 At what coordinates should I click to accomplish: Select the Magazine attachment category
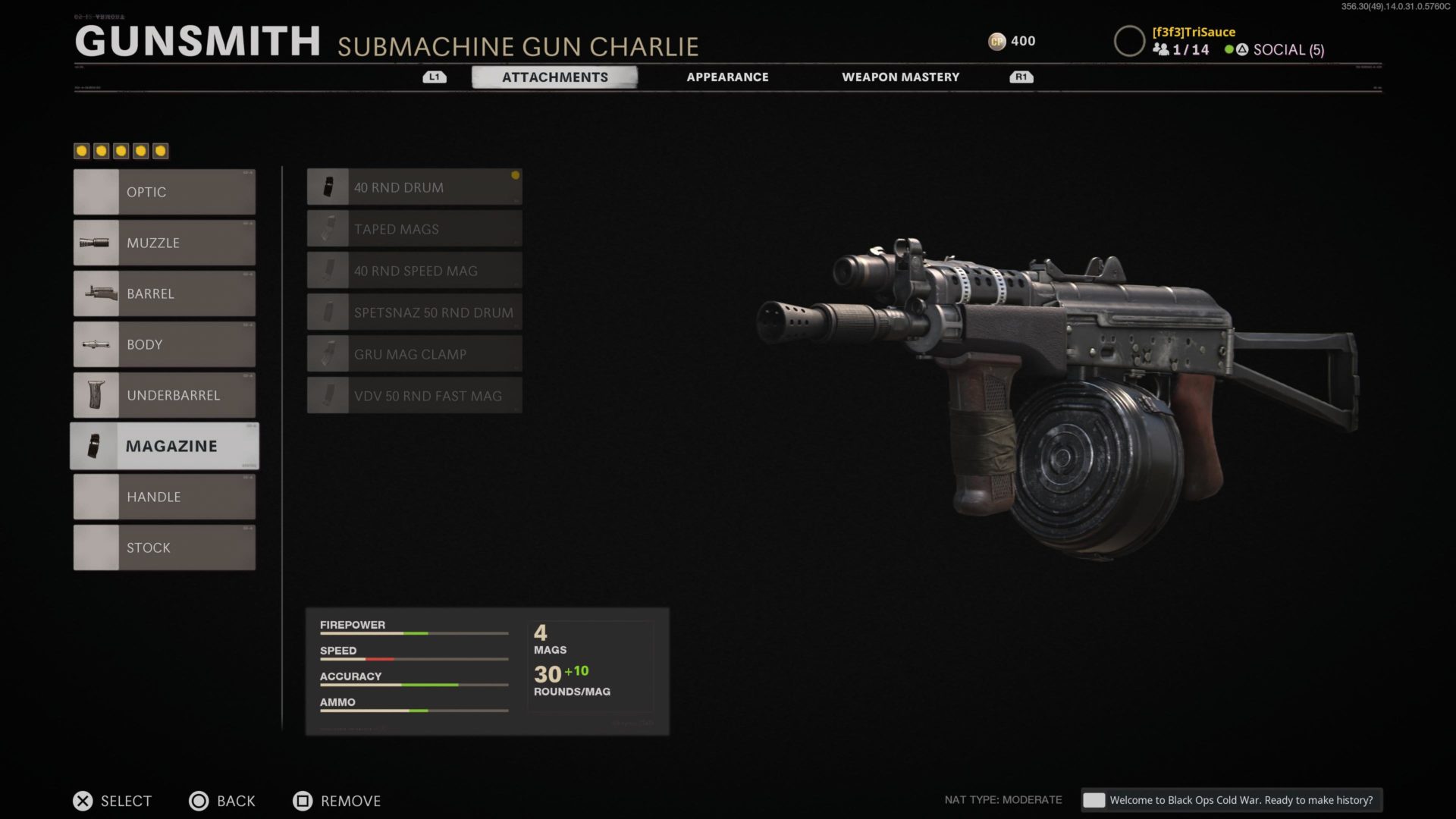pos(165,446)
